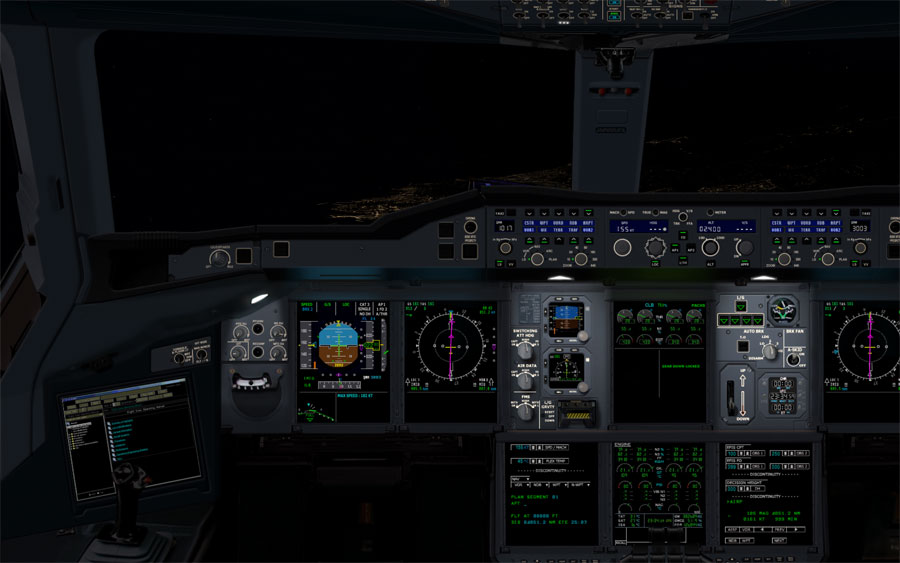900x563 pixels.
Task: Turn the AIR DATA switching knob
Action: (x=524, y=380)
